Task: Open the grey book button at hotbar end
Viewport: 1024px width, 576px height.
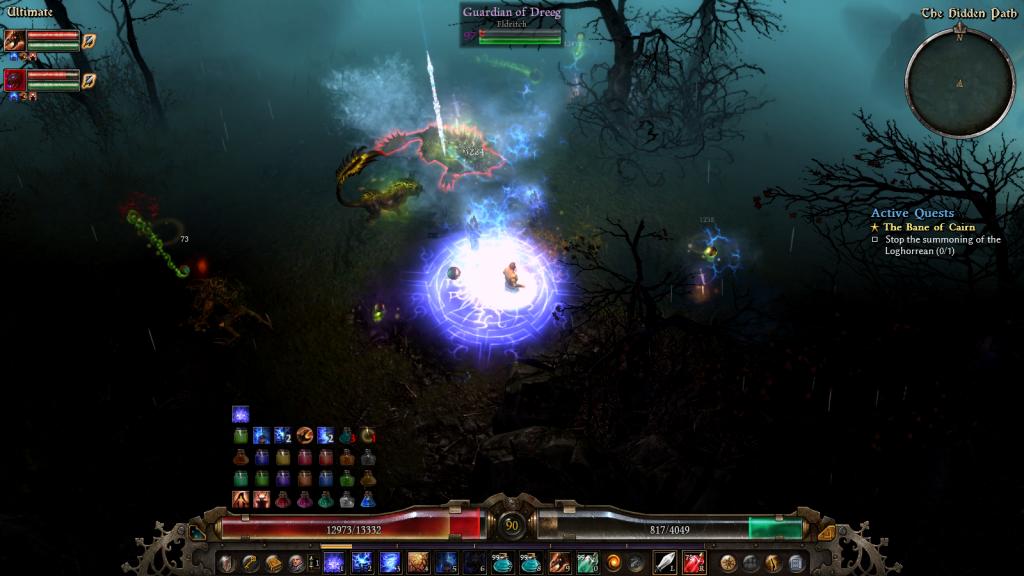Action: [x=796, y=562]
